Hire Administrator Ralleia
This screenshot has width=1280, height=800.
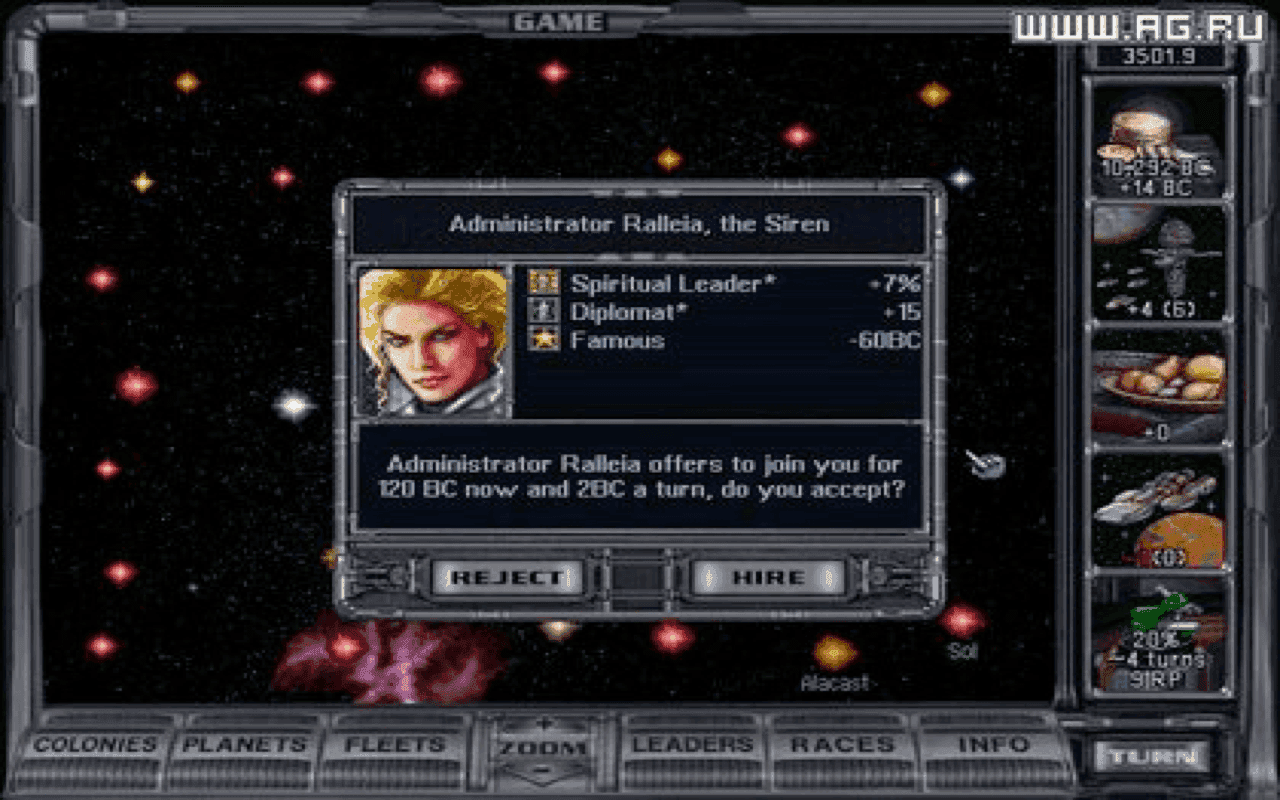765,576
